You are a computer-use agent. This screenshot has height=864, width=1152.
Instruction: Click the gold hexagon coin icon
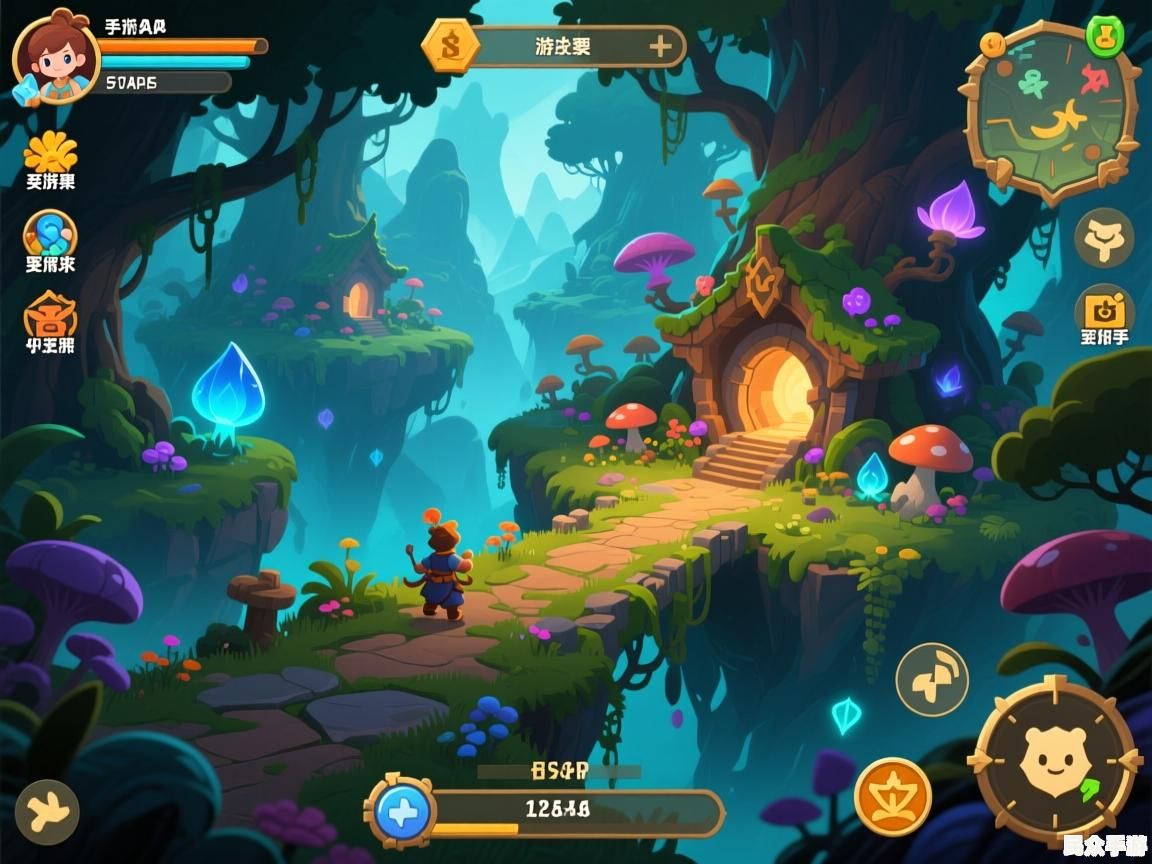point(450,45)
